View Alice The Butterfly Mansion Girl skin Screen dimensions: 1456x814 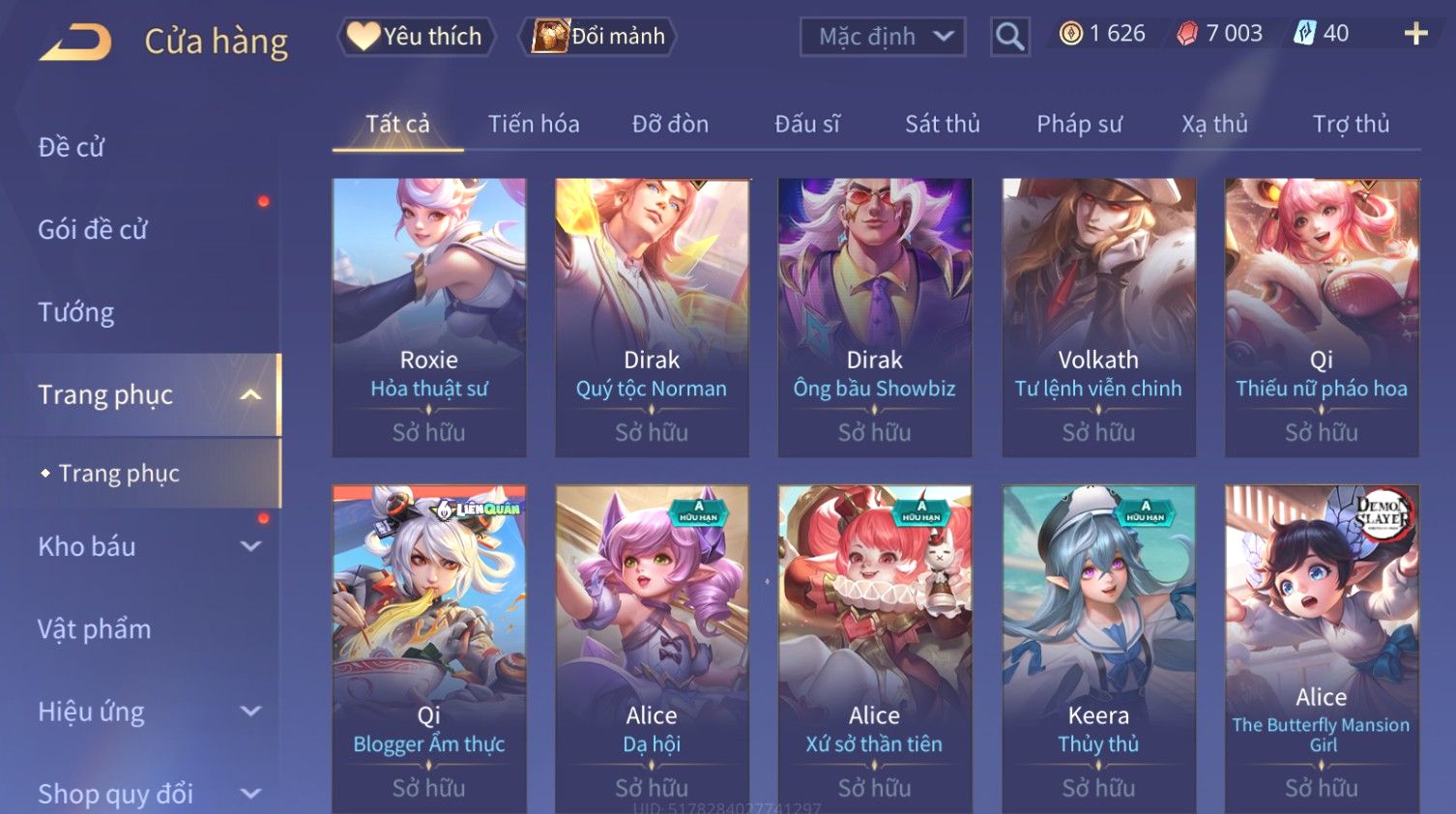click(x=1322, y=648)
